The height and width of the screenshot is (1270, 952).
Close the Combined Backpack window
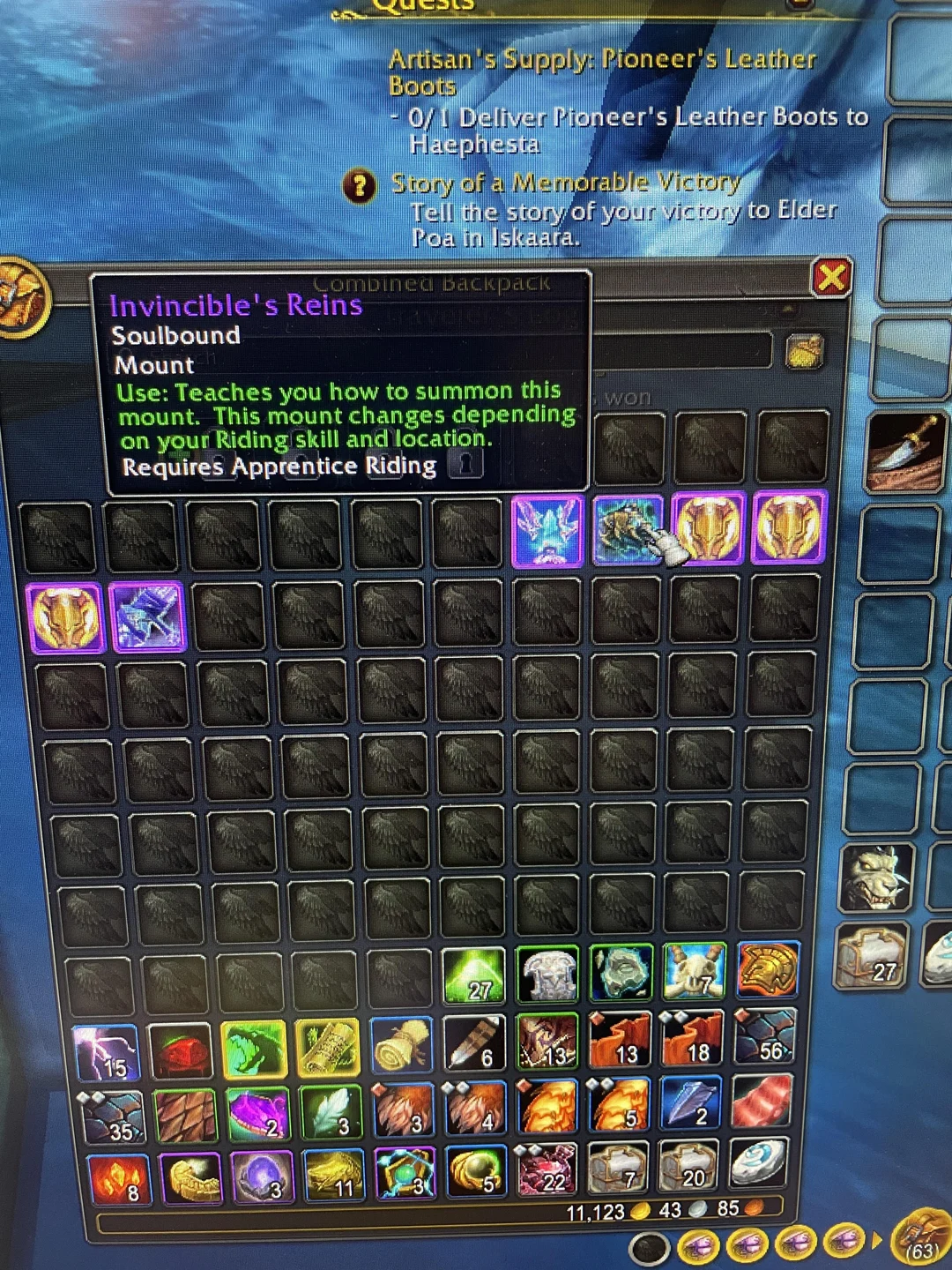[x=830, y=278]
